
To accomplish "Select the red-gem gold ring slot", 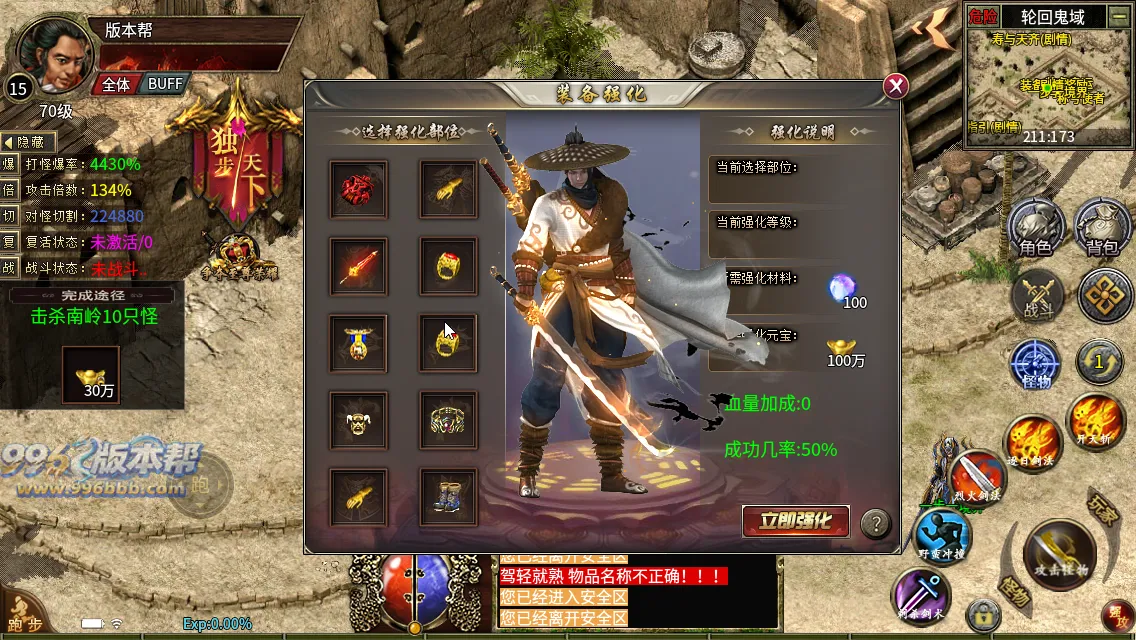I will coord(448,266).
